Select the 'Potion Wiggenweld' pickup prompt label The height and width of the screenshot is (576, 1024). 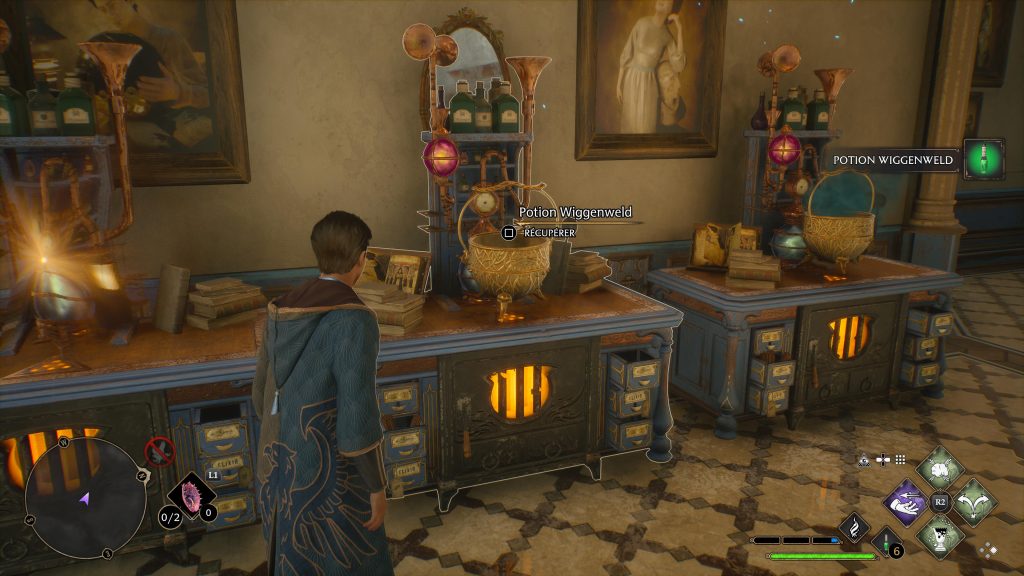tap(575, 212)
